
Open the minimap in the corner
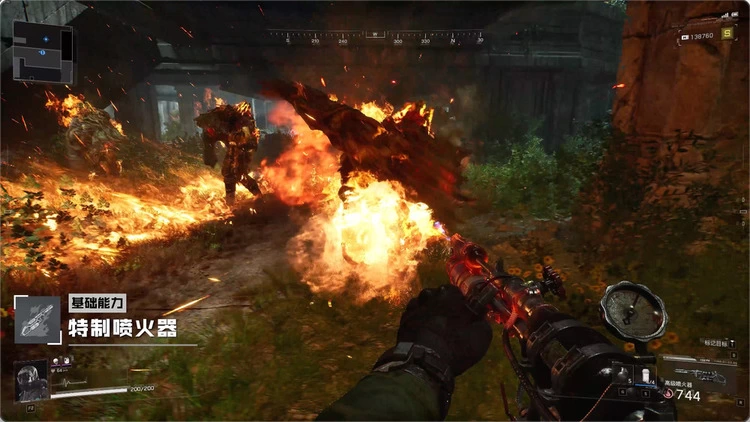pos(42,50)
